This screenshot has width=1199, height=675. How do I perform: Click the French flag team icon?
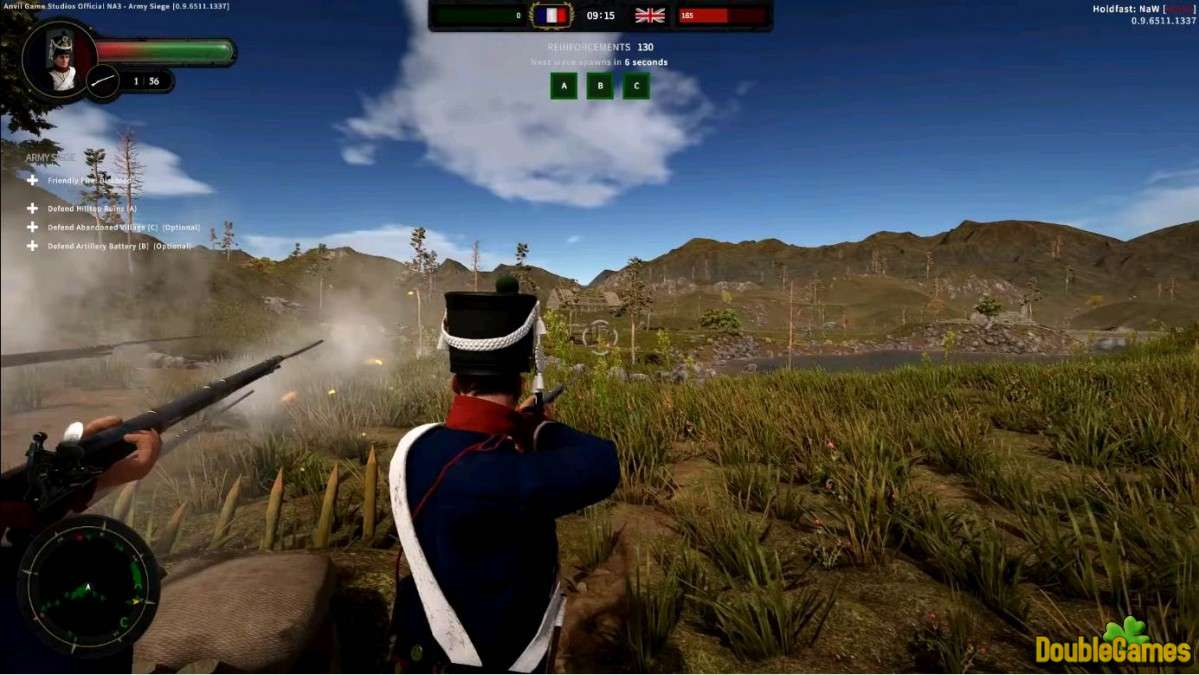click(550, 15)
